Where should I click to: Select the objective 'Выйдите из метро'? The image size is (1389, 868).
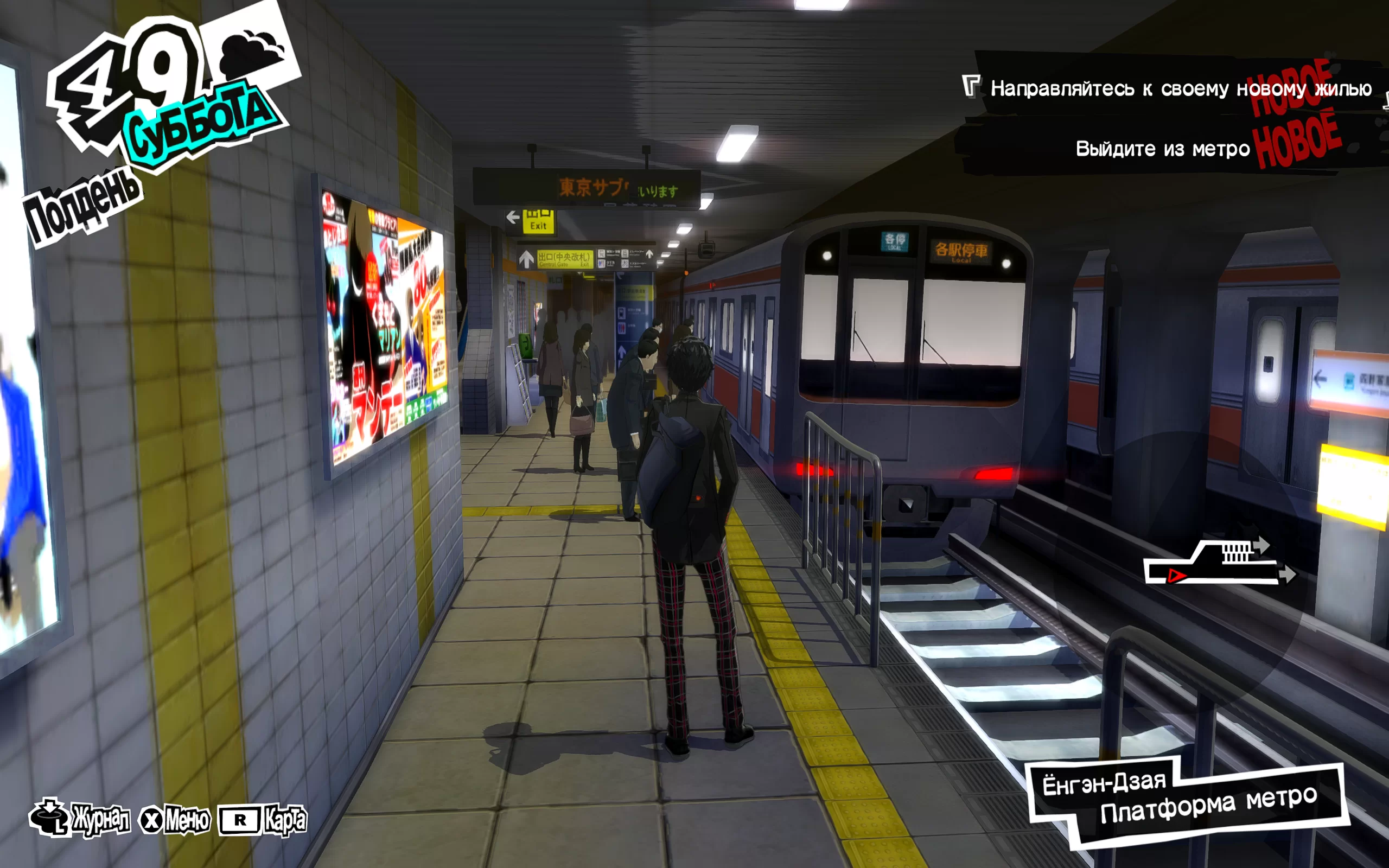(x=1162, y=149)
